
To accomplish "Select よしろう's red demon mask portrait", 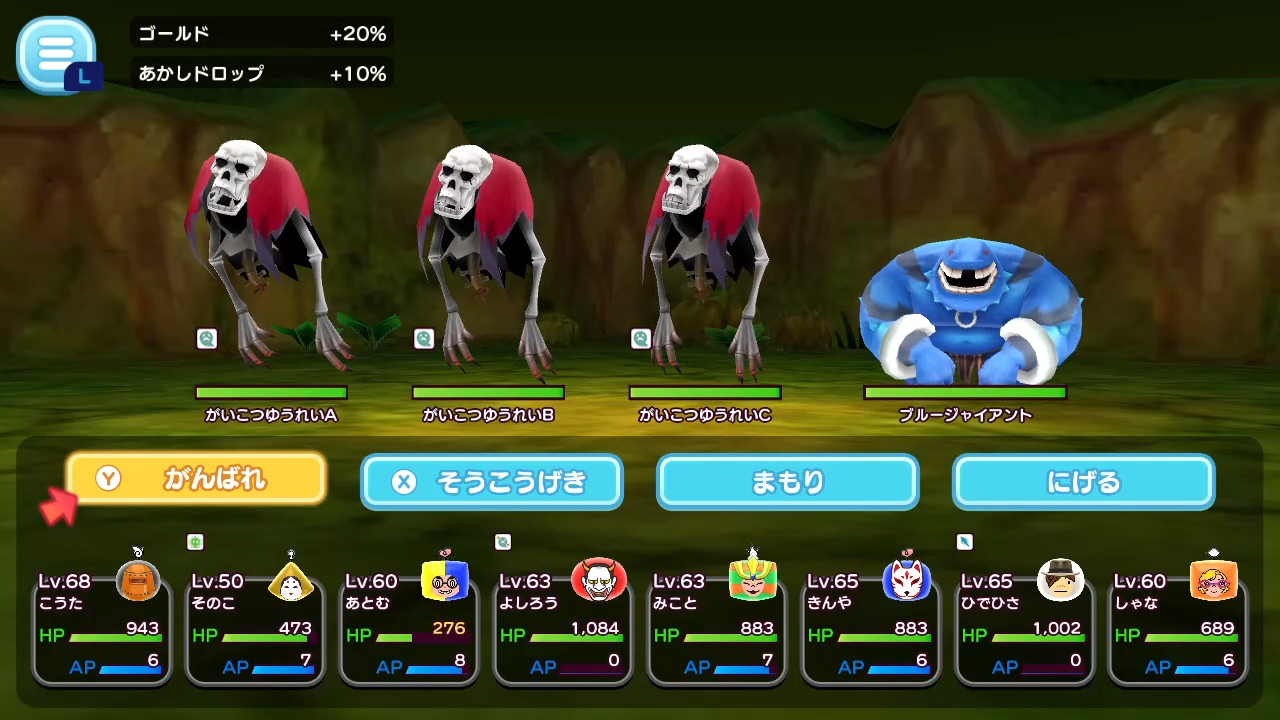I will (599, 581).
